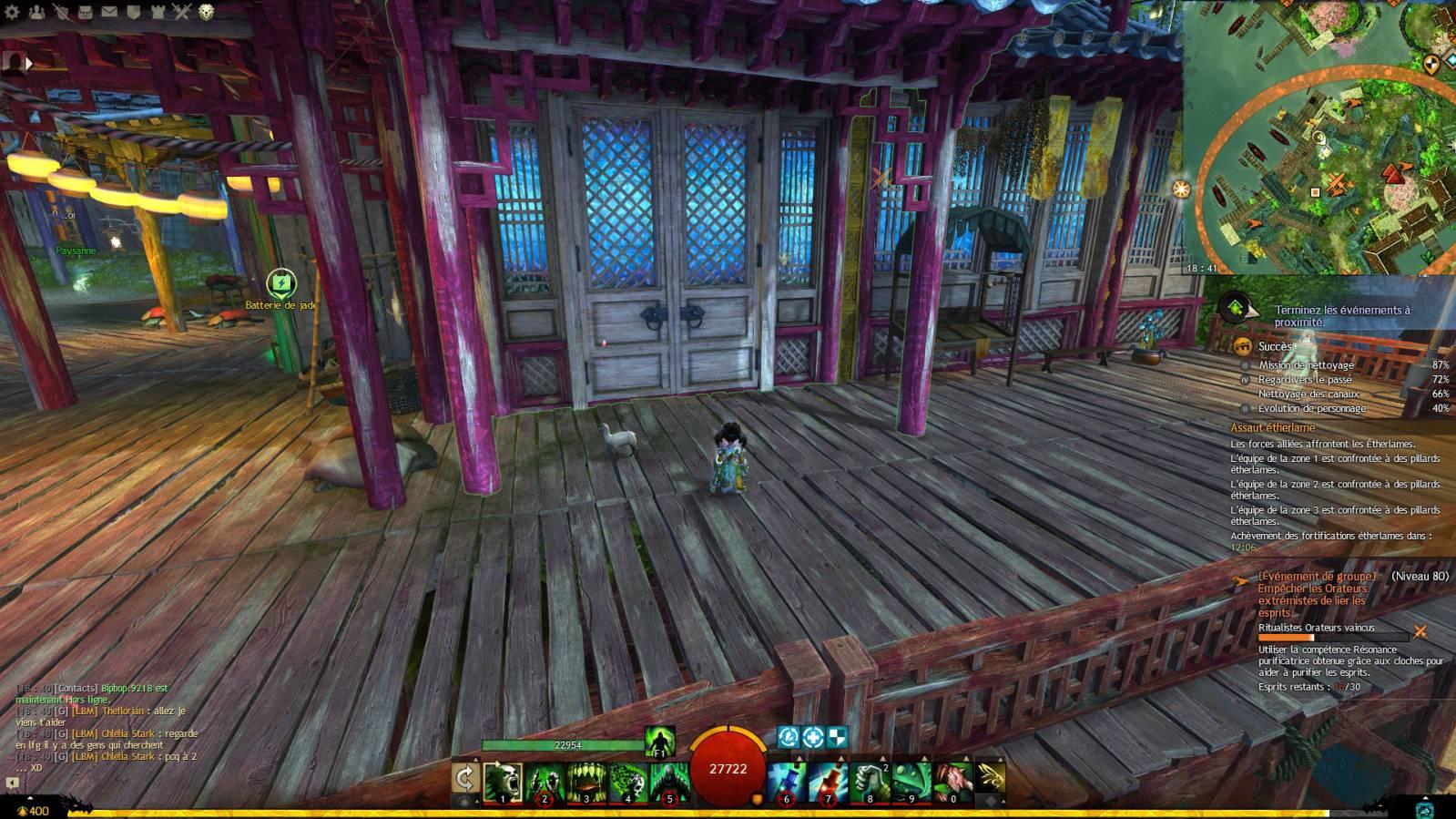Open the mail envelope icon
Screen dimensions: 1456x819
point(109,12)
